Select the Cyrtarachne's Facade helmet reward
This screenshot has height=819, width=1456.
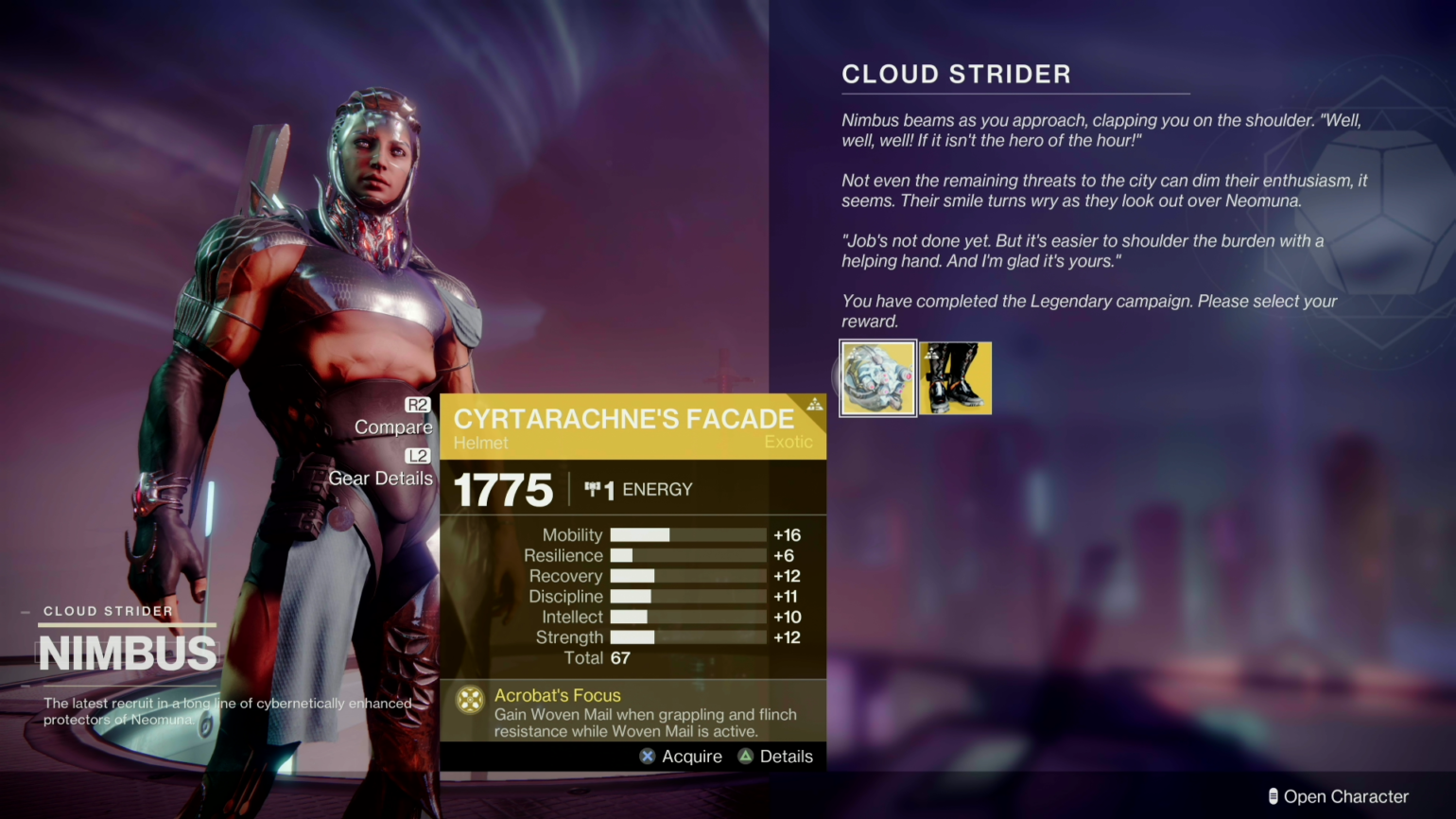tap(877, 377)
